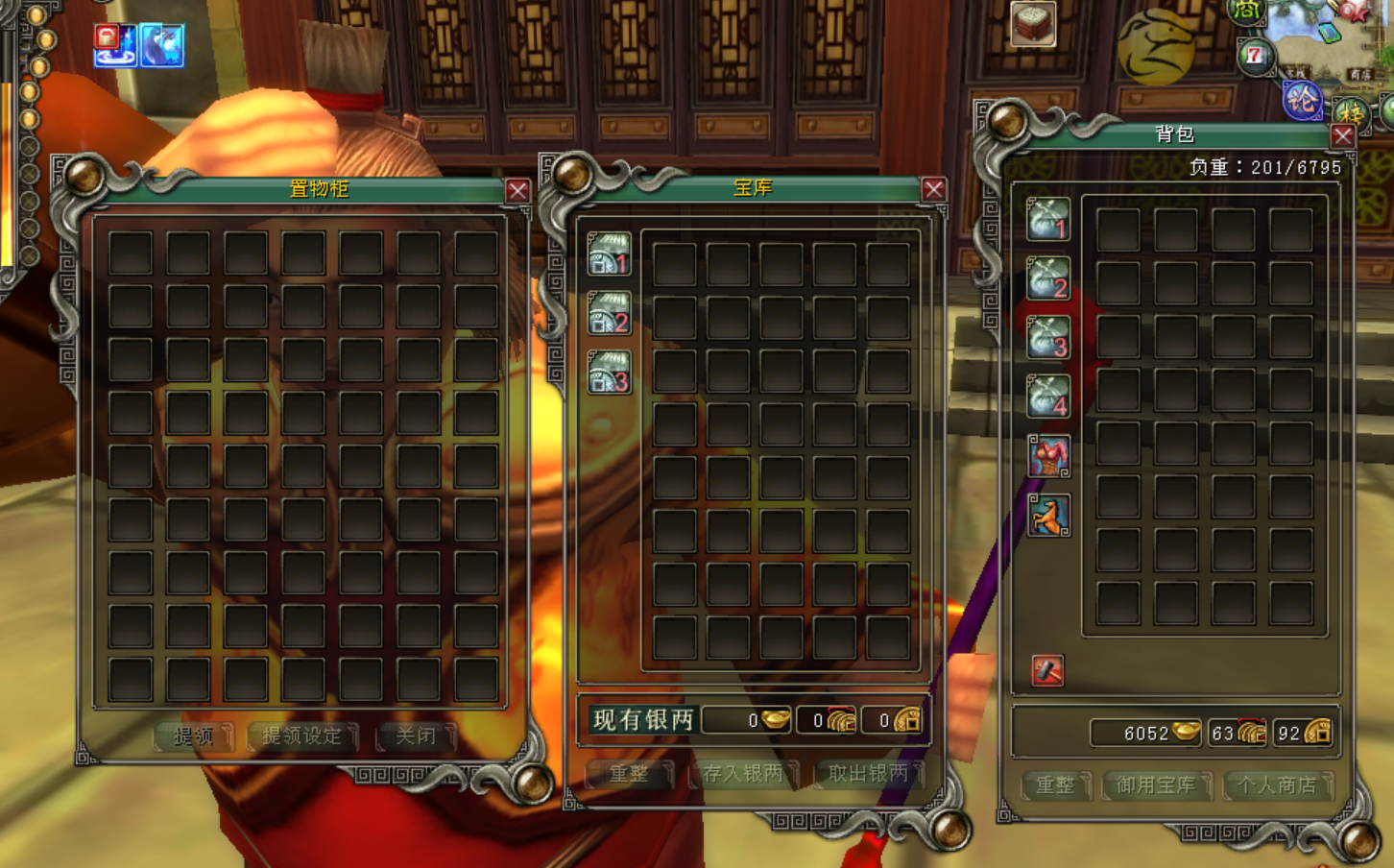The width and height of the screenshot is (1394, 868).
Task: Select 取出银两 to withdraw silver
Action: (x=868, y=774)
